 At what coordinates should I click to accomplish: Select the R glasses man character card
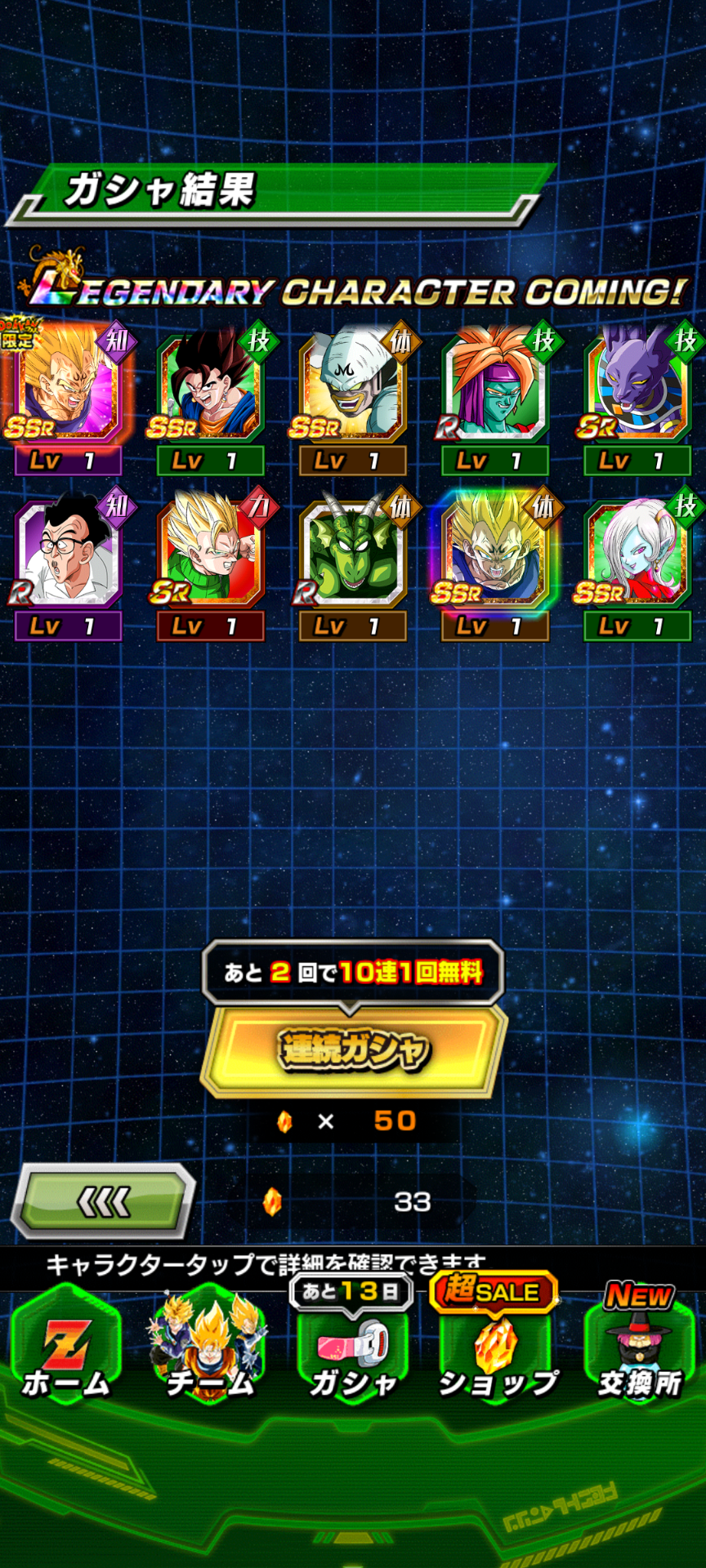67,554
